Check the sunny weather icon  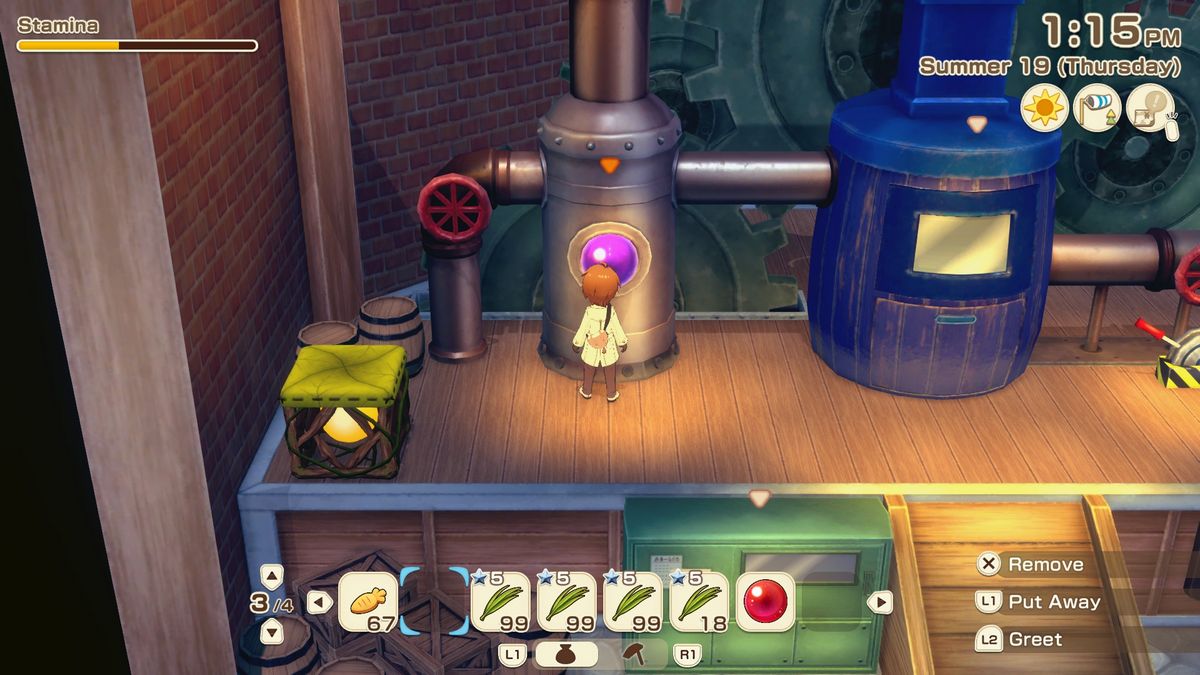coord(1045,108)
